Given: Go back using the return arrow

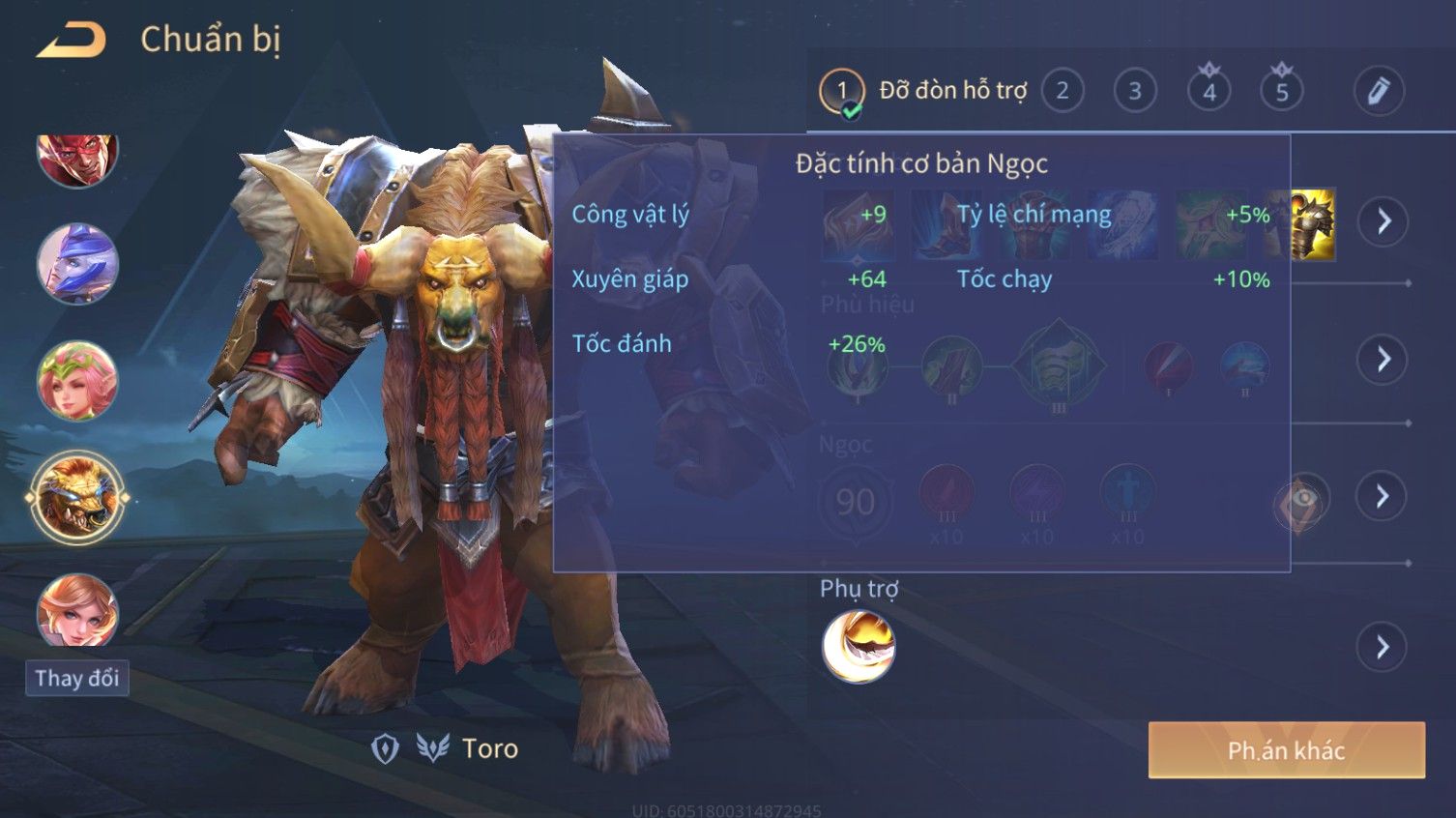Looking at the screenshot, I should point(71,41).
